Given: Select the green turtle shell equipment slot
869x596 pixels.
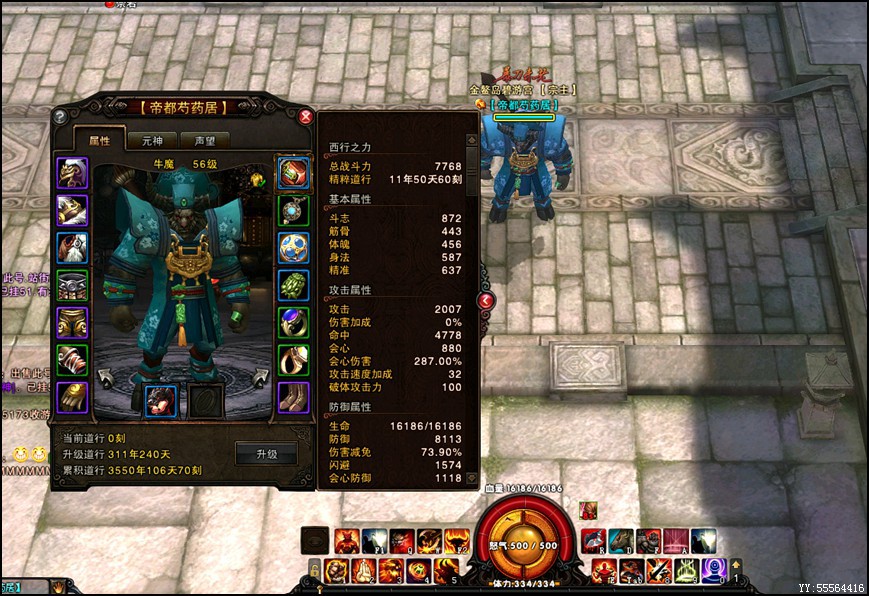Looking at the screenshot, I should coord(293,285).
